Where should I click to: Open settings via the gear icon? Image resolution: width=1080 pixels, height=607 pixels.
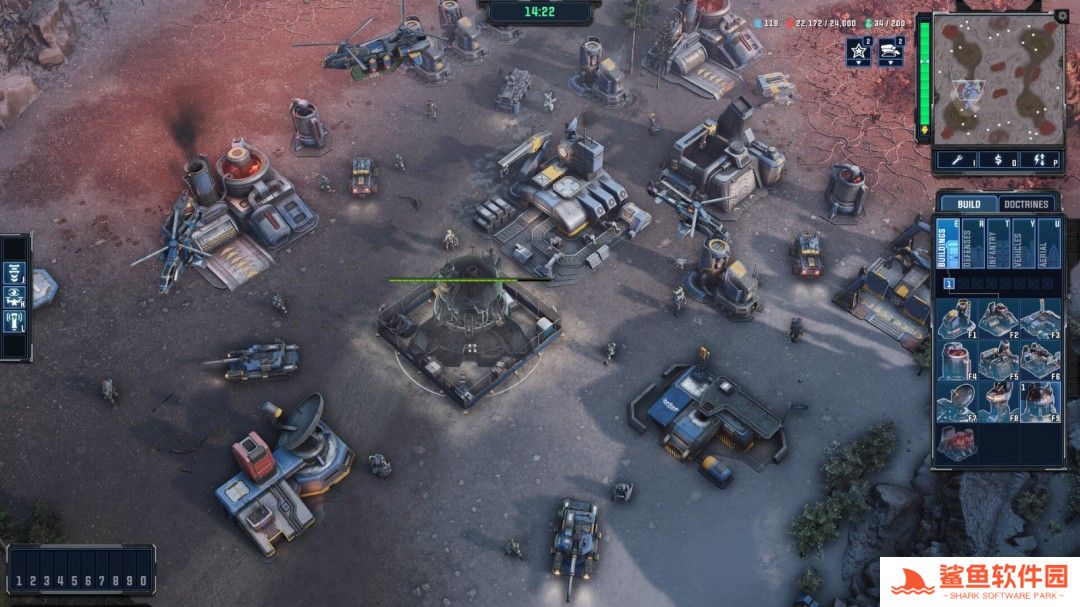1061,16
